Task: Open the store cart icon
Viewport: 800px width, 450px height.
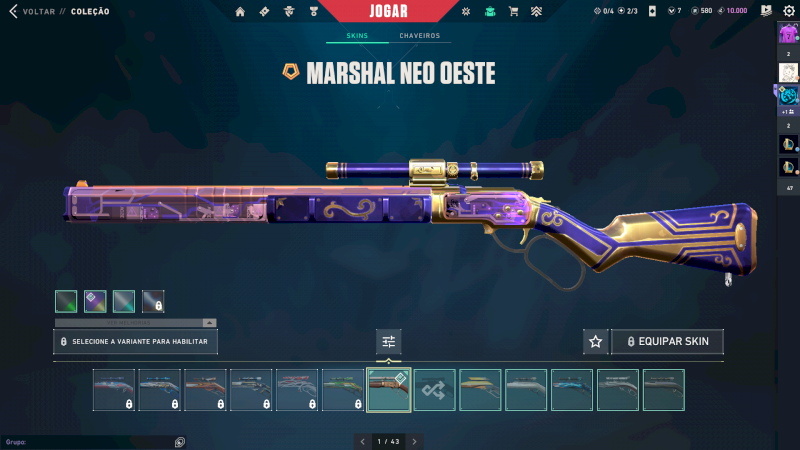Action: pos(513,11)
